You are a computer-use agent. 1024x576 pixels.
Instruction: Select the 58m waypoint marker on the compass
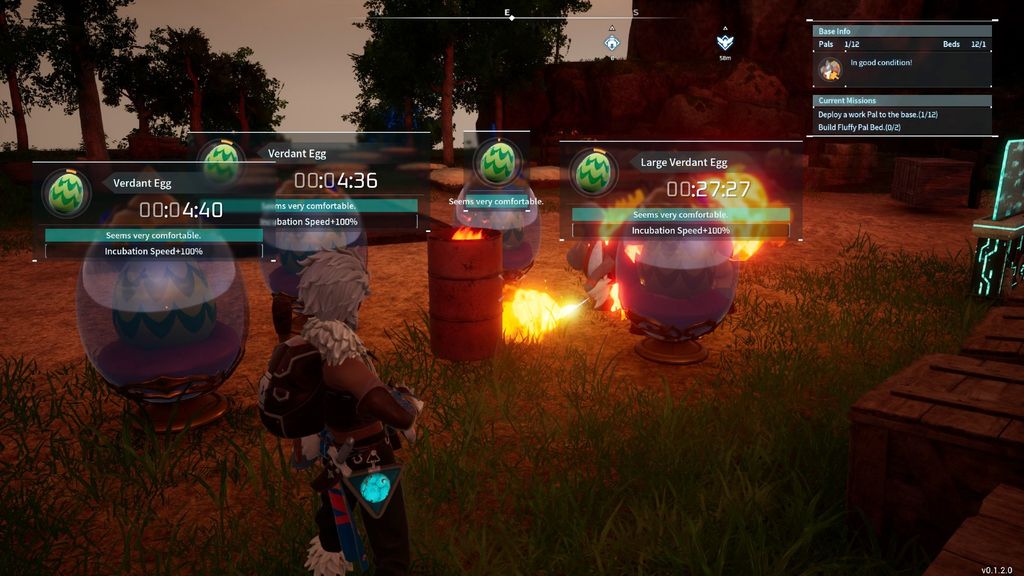[x=726, y=43]
